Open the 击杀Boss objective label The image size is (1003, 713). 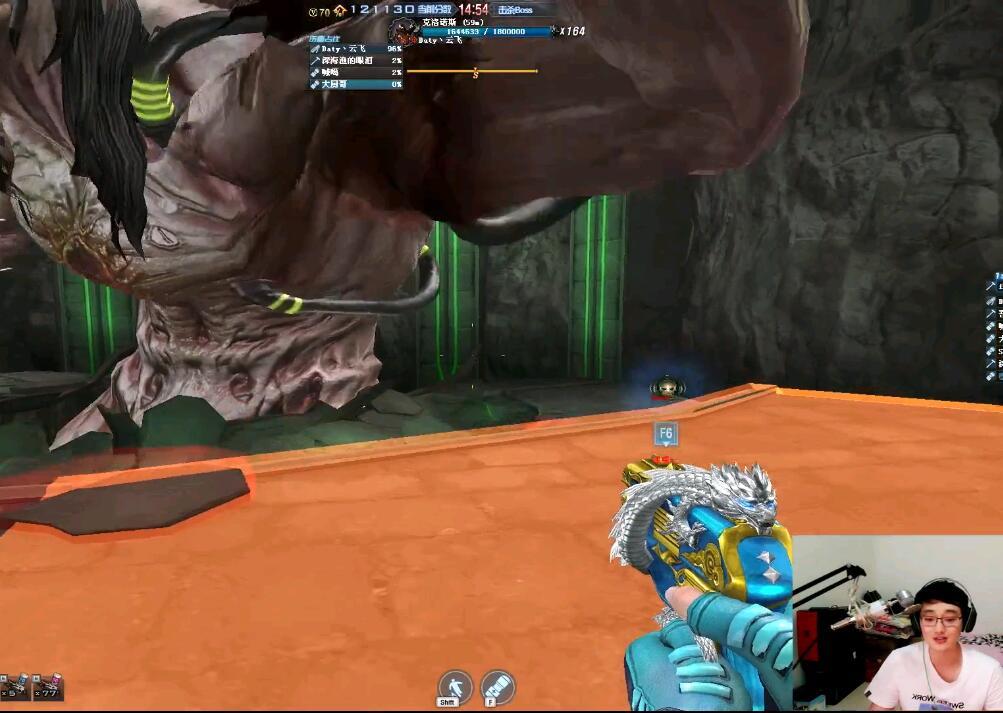click(x=516, y=10)
